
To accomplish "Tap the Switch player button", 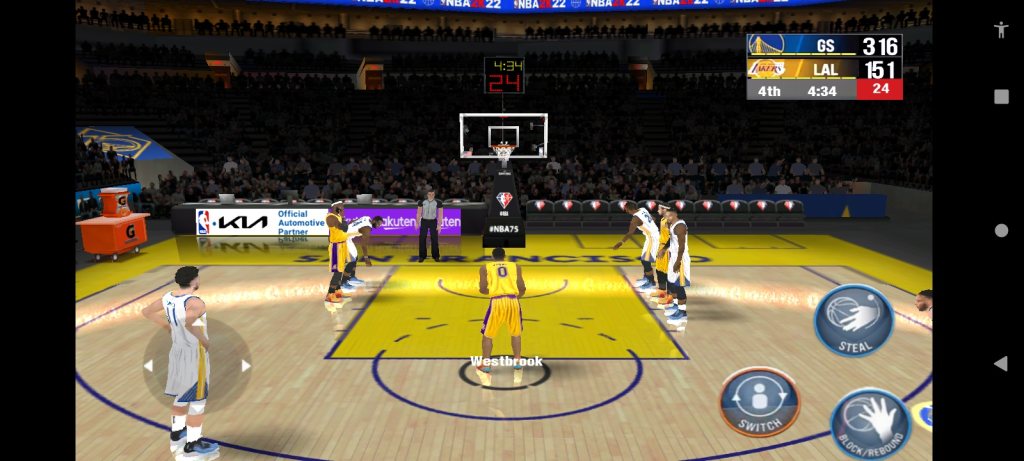I will click(x=759, y=401).
